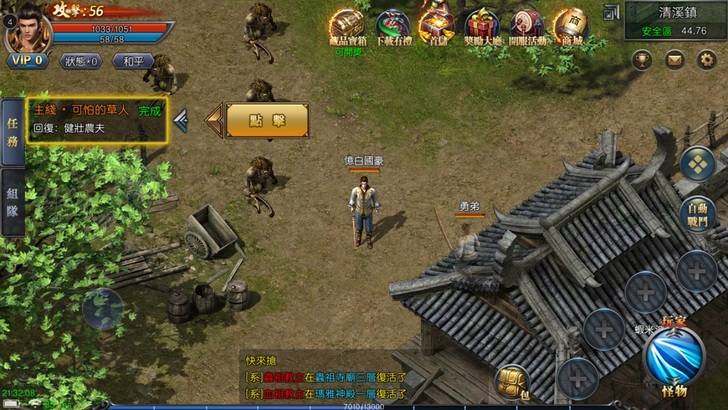Toggle the 和平 peace mode button

[132, 61]
